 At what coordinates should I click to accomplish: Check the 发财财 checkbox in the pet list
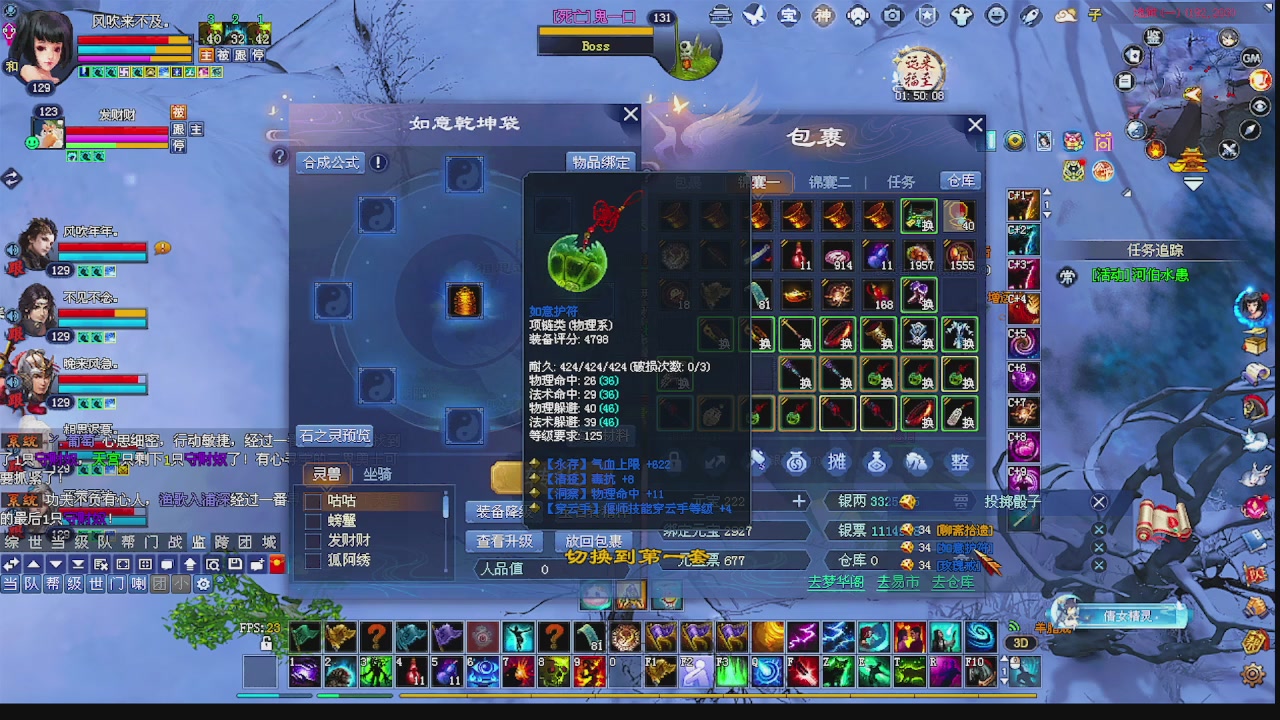pyautogui.click(x=313, y=542)
